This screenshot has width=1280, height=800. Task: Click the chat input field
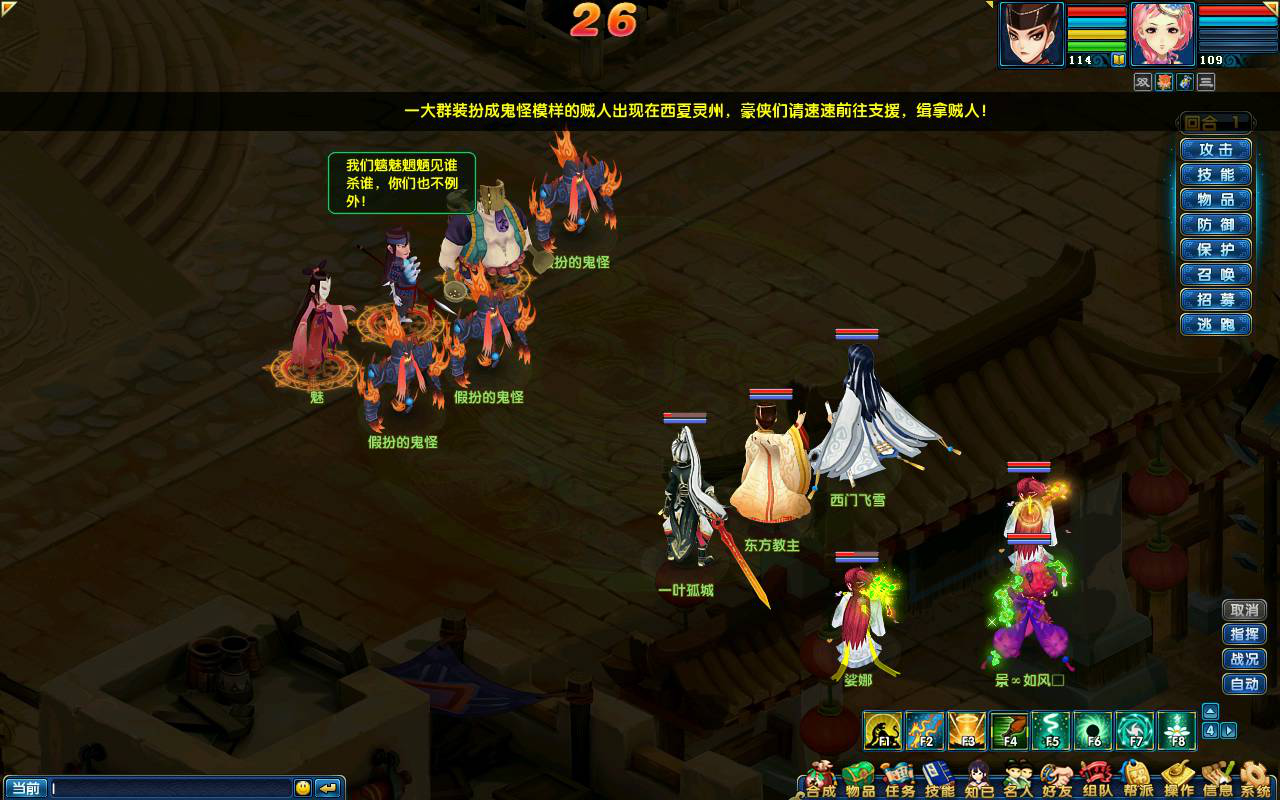[170, 788]
